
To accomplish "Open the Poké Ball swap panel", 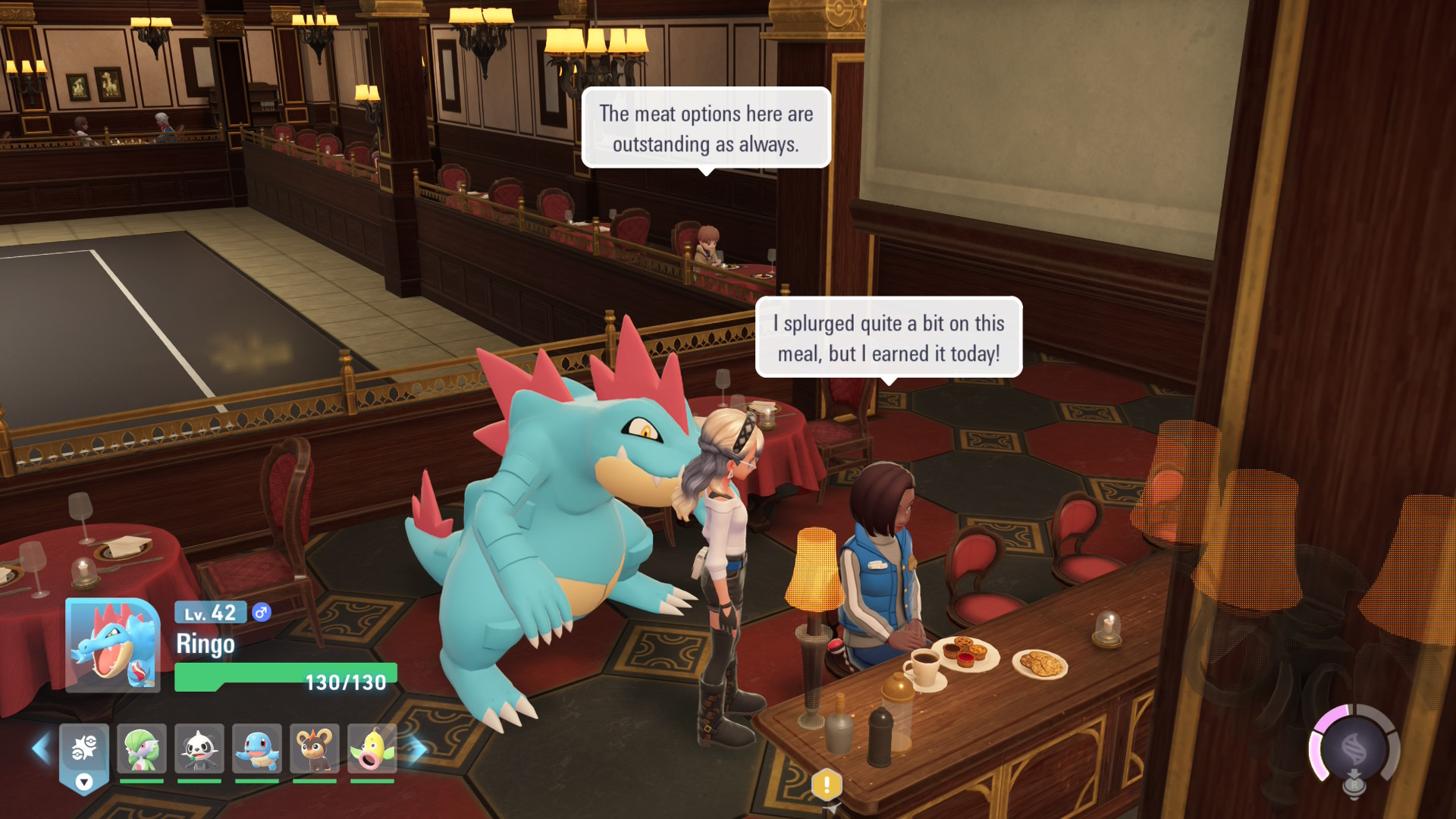I will 84,756.
